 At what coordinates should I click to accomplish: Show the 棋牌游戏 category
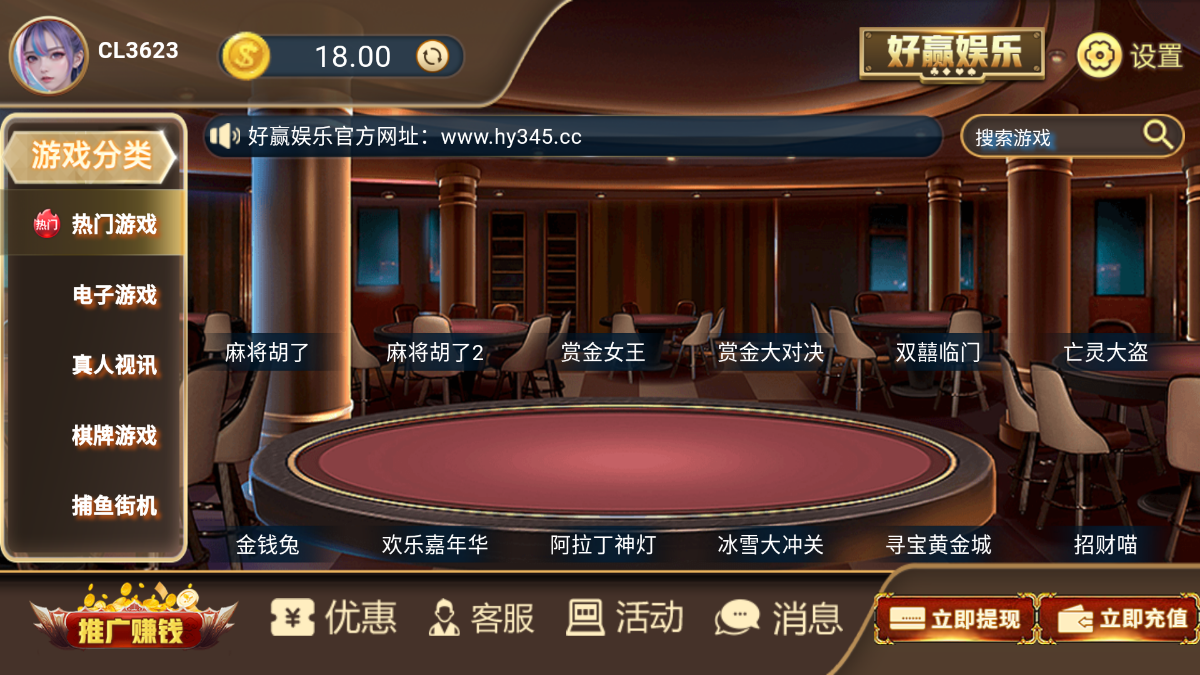pyautogui.click(x=114, y=435)
